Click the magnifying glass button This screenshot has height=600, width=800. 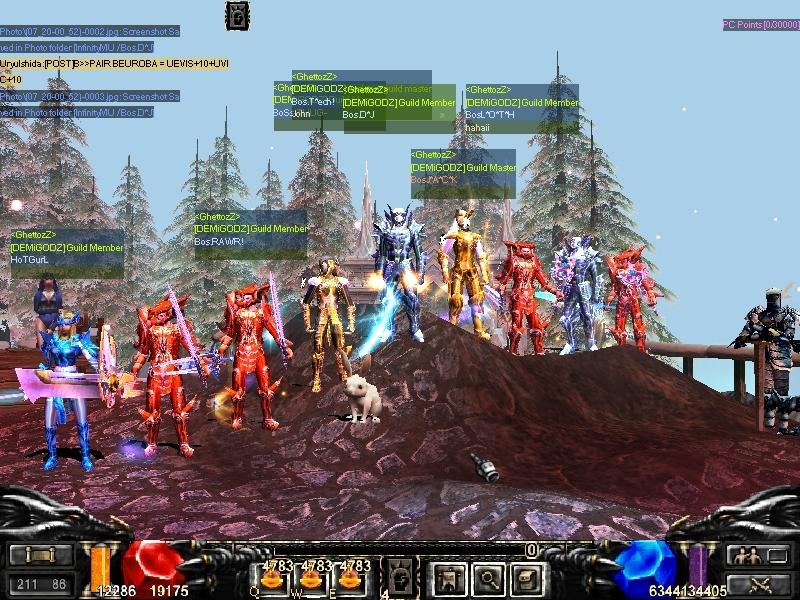click(x=486, y=577)
